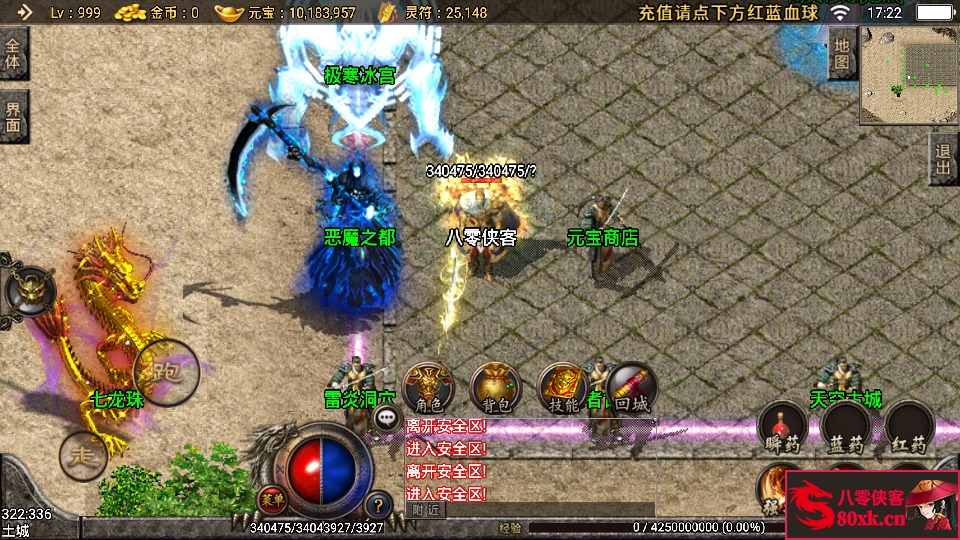Tap the 走 walk button
The height and width of the screenshot is (540, 960).
pos(83,456)
